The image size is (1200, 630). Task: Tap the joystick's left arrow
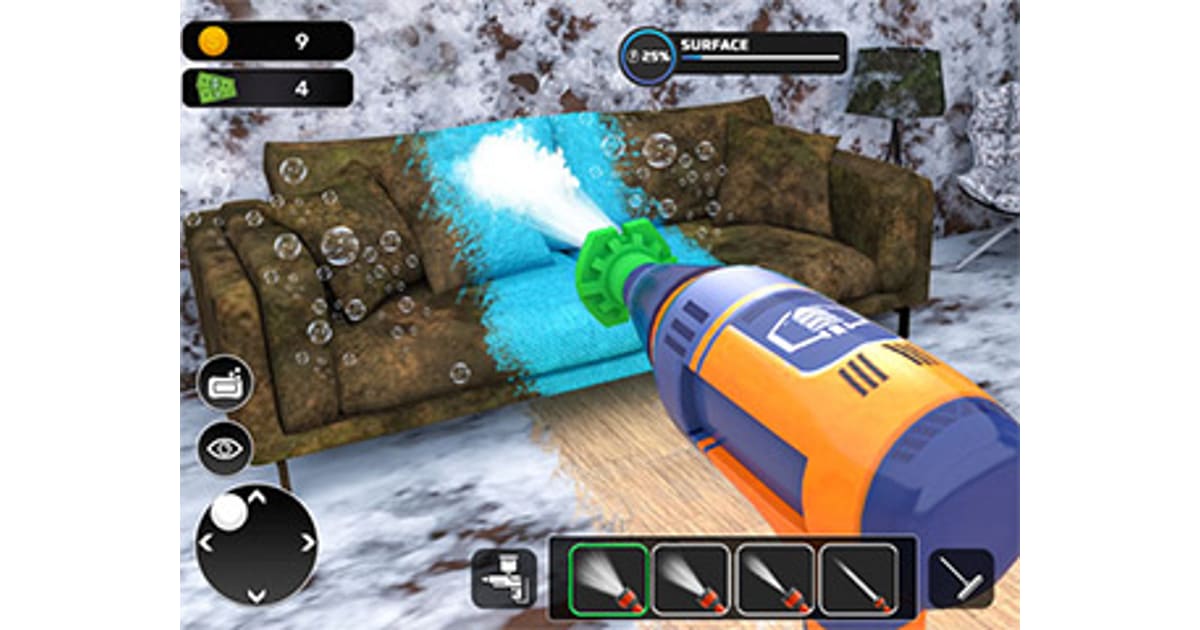207,543
